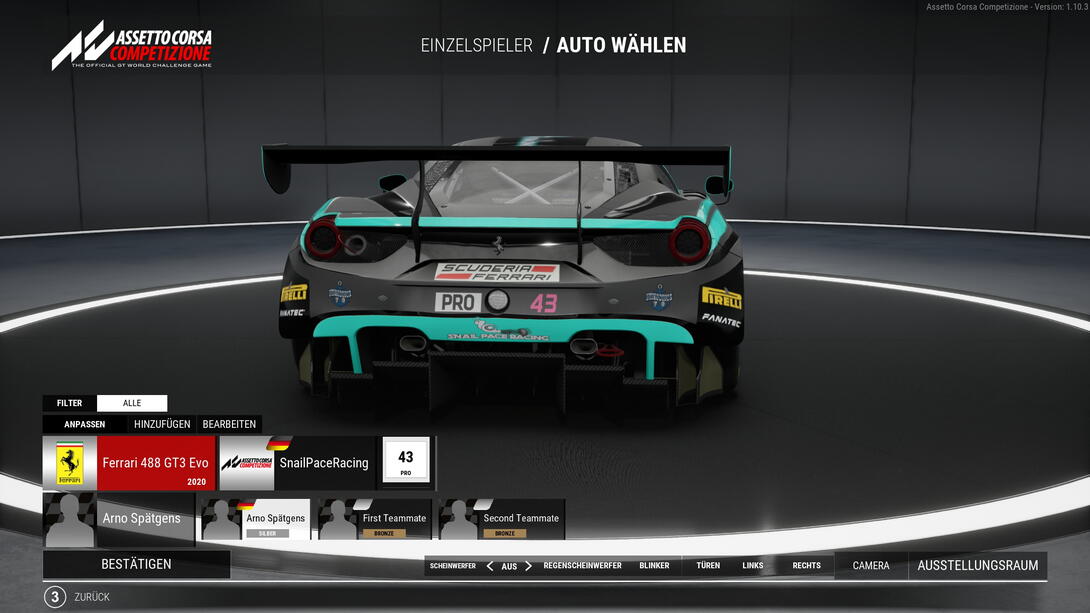The height and width of the screenshot is (613, 1090).
Task: Open the Camera view option
Action: click(870, 566)
